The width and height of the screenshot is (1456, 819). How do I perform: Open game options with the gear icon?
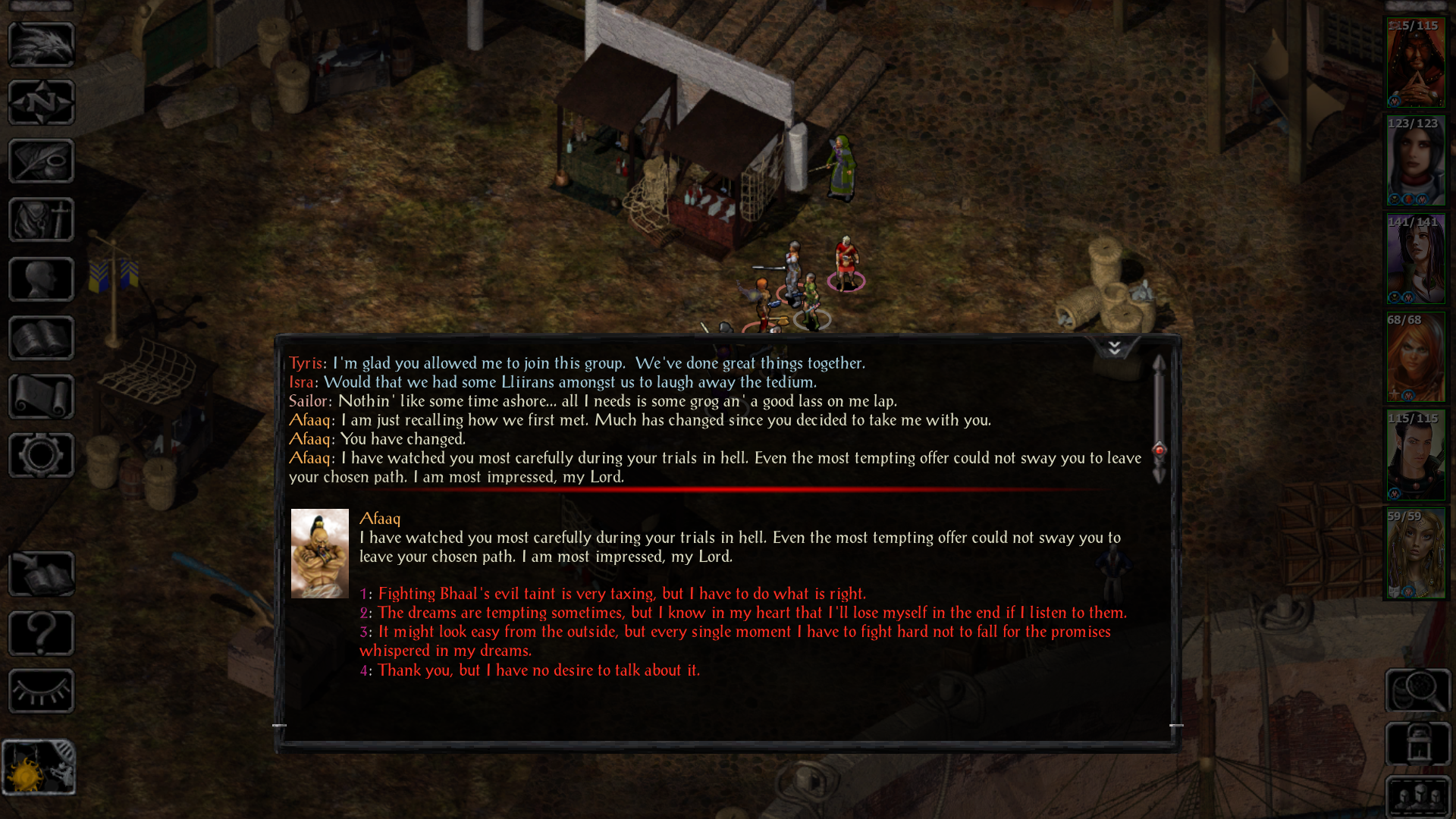coord(41,455)
